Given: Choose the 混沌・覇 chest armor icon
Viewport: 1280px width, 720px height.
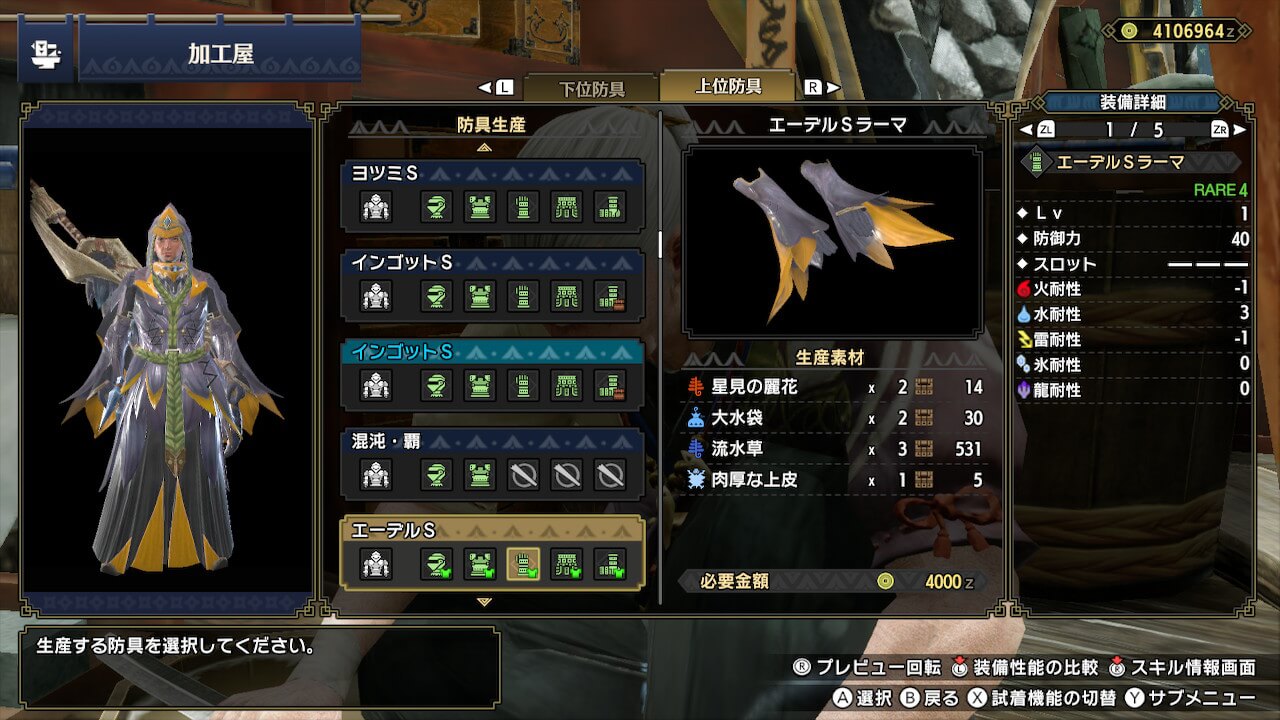Looking at the screenshot, I should pos(480,474).
